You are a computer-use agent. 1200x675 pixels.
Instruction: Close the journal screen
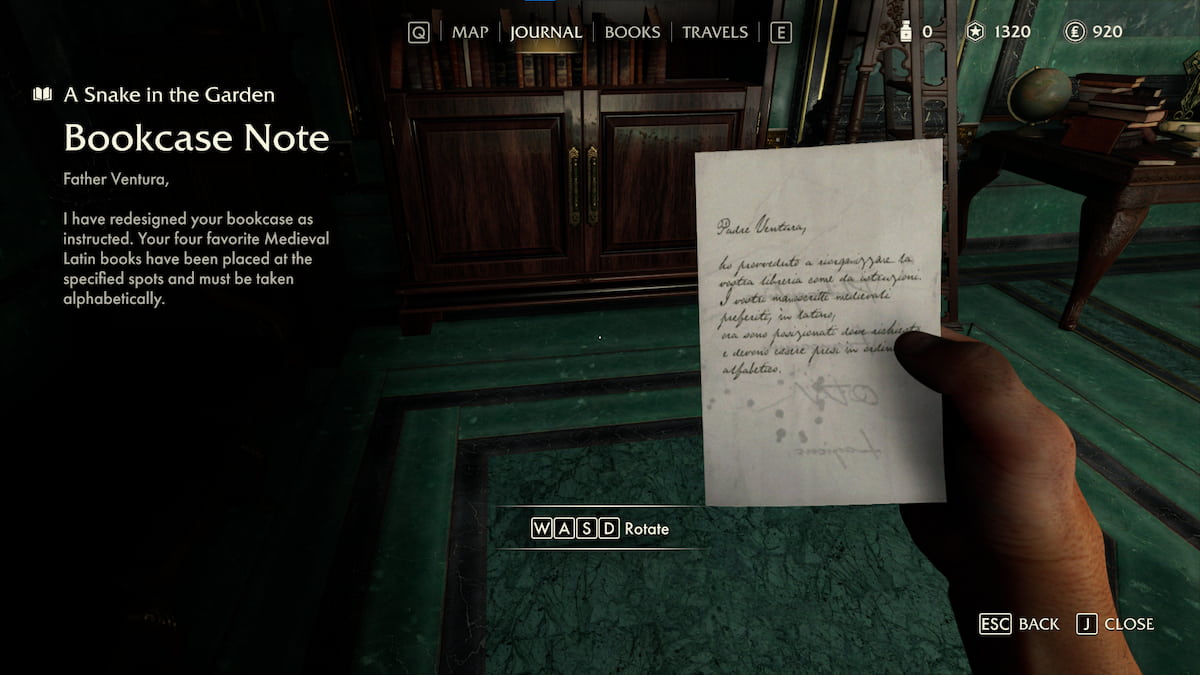[1116, 624]
